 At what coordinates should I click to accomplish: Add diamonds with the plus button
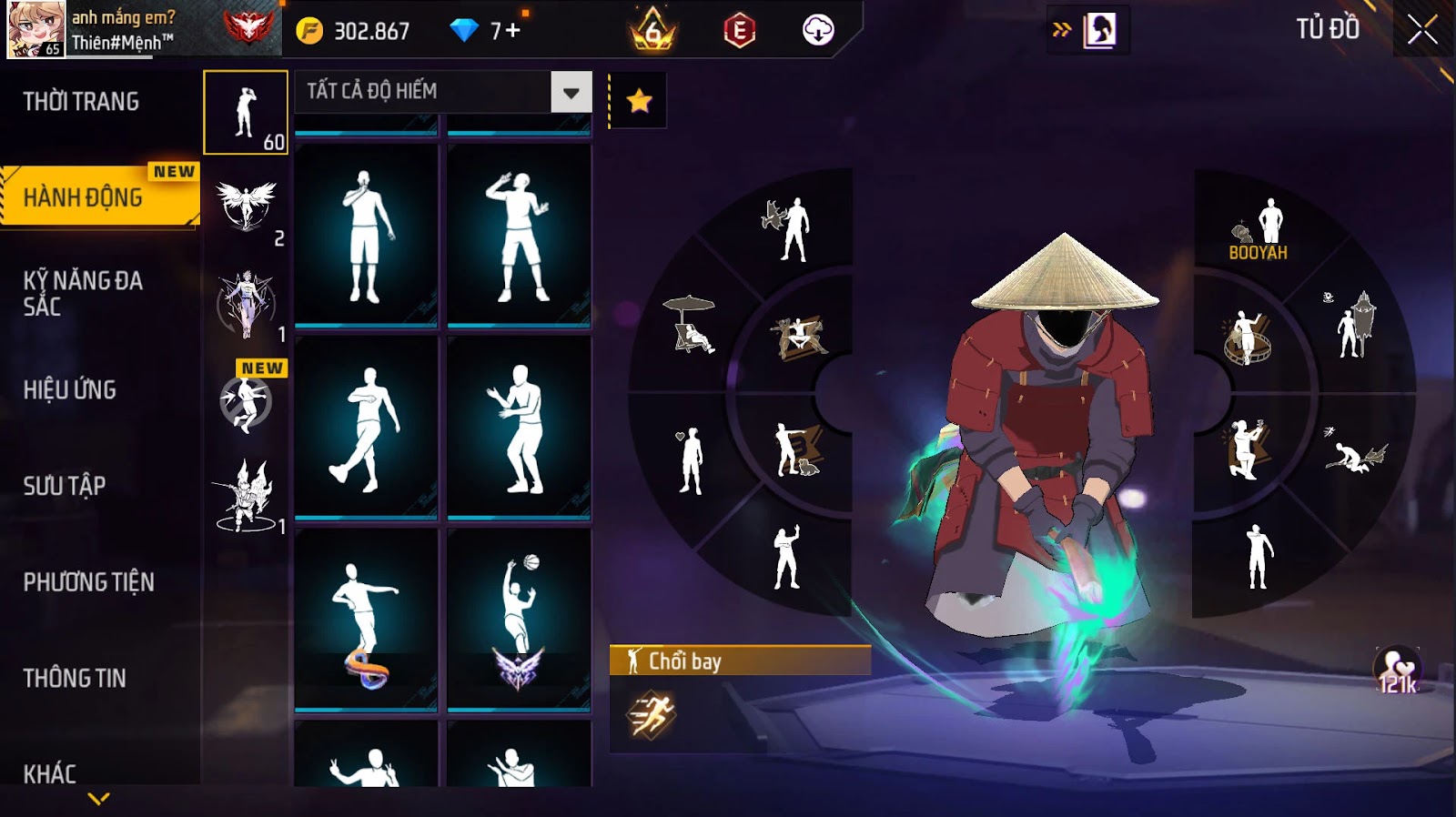(x=513, y=31)
